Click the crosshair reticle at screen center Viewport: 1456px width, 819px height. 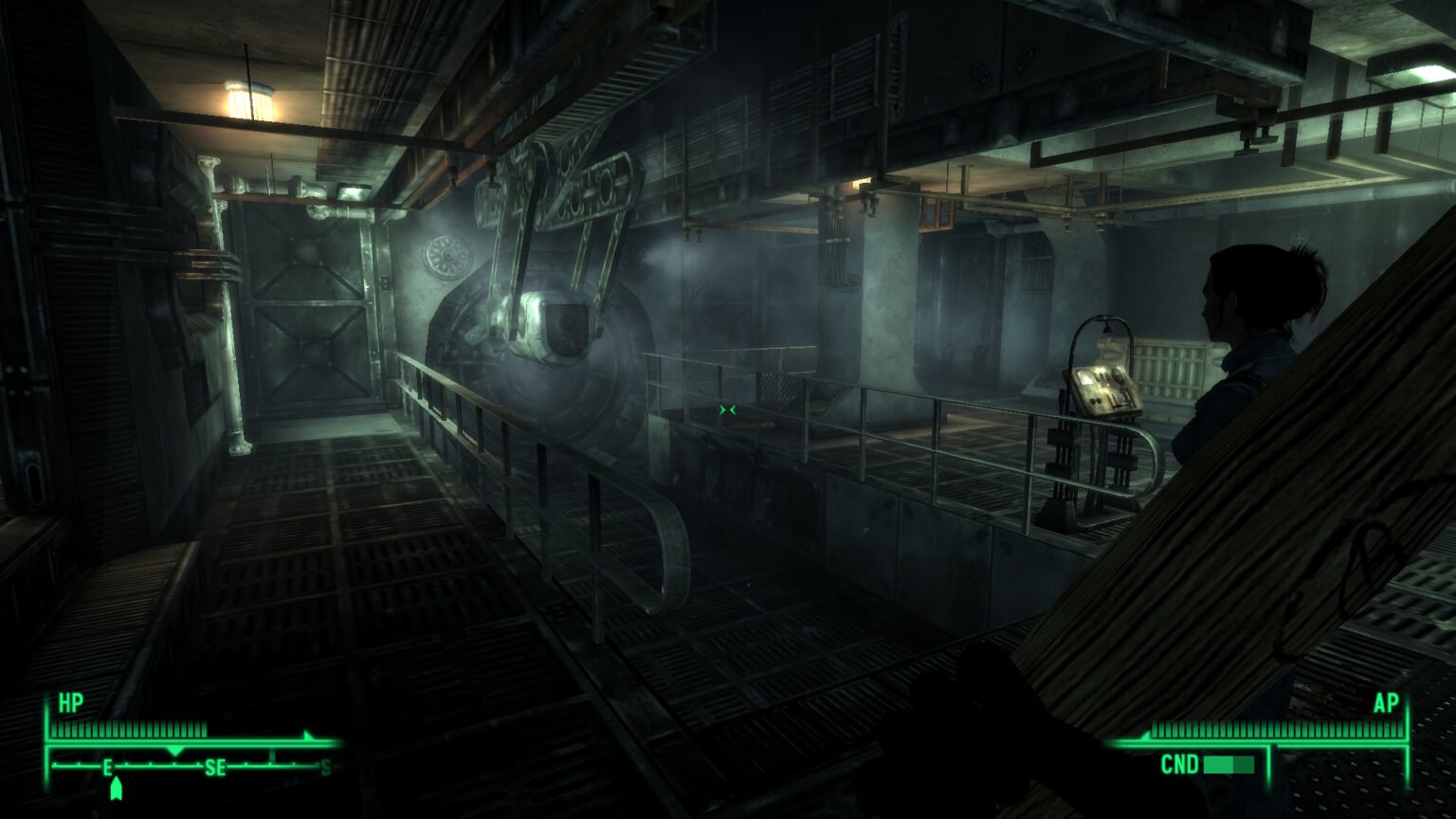[727, 408]
